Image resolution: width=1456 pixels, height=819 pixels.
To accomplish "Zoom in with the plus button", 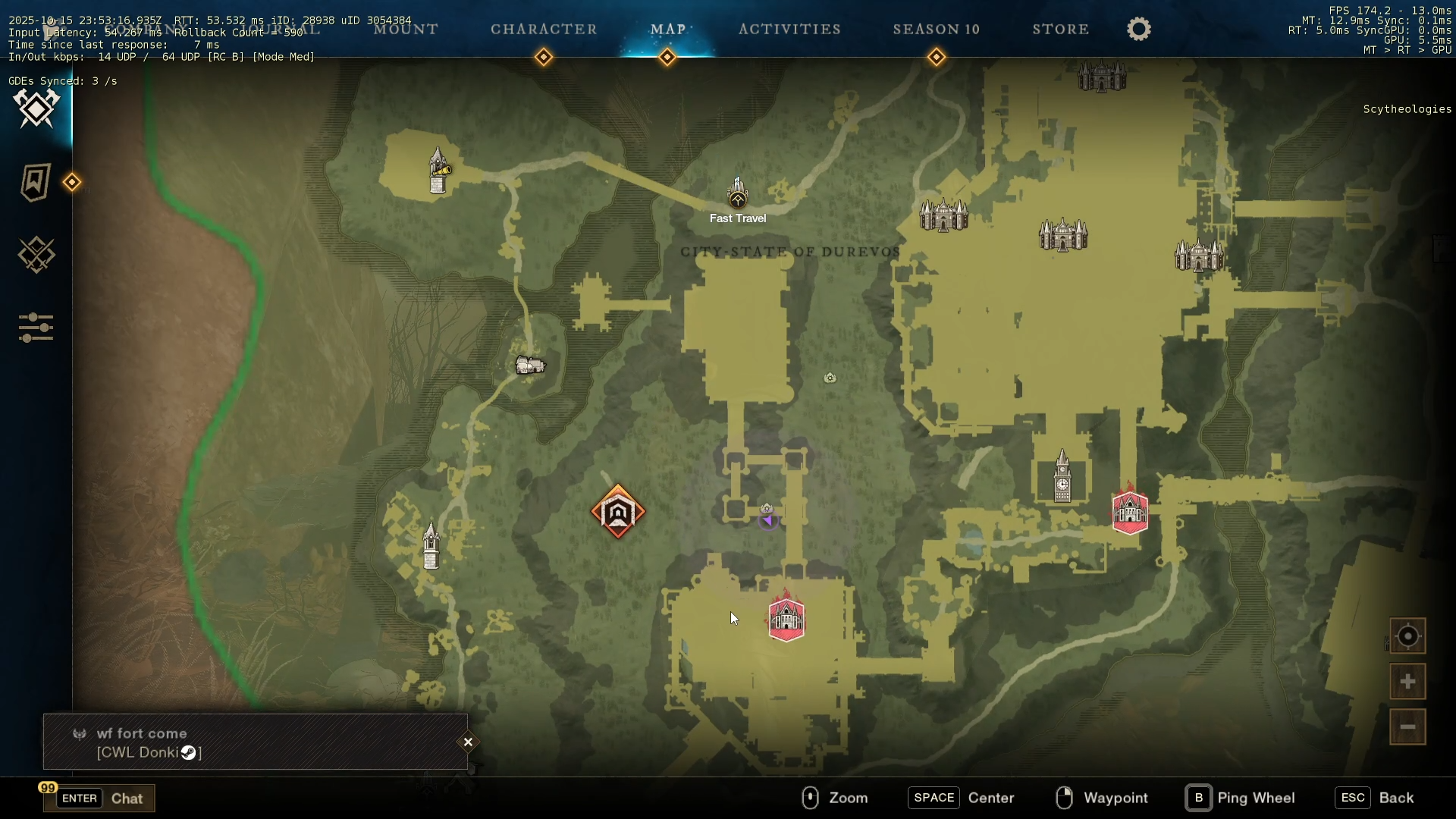I will tap(1407, 682).
